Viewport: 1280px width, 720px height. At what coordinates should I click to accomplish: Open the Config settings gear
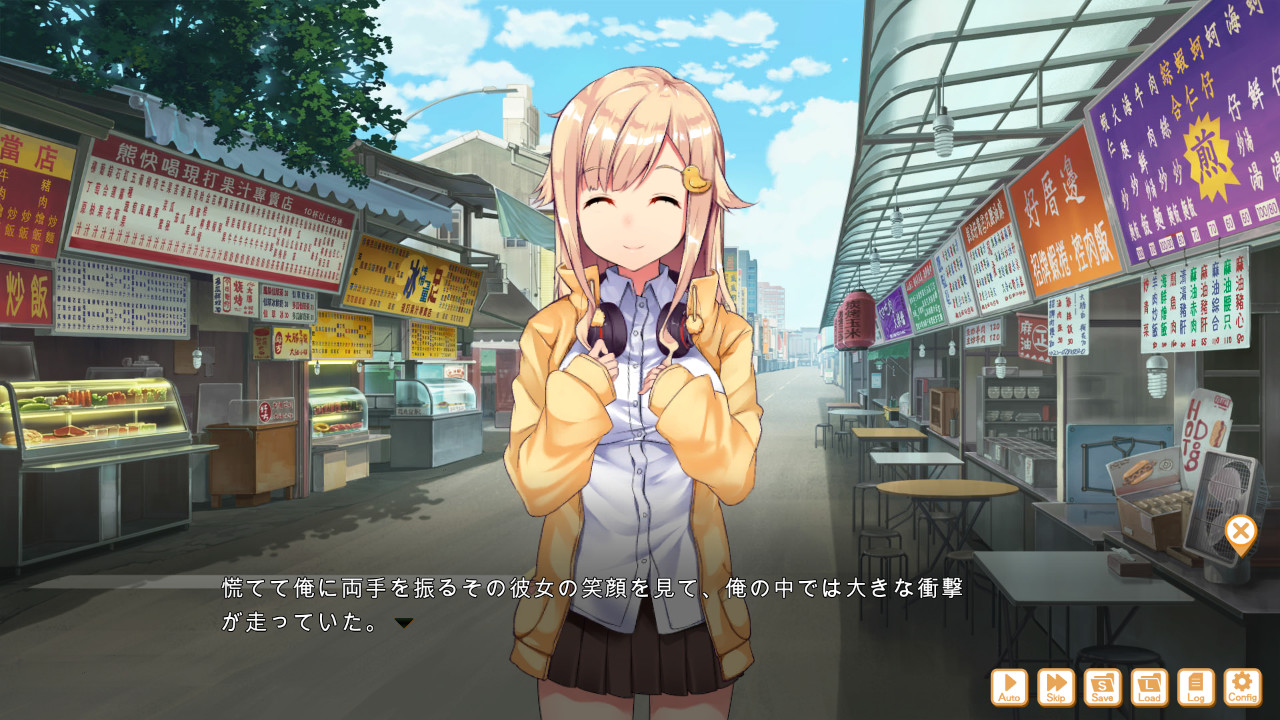(x=1242, y=688)
